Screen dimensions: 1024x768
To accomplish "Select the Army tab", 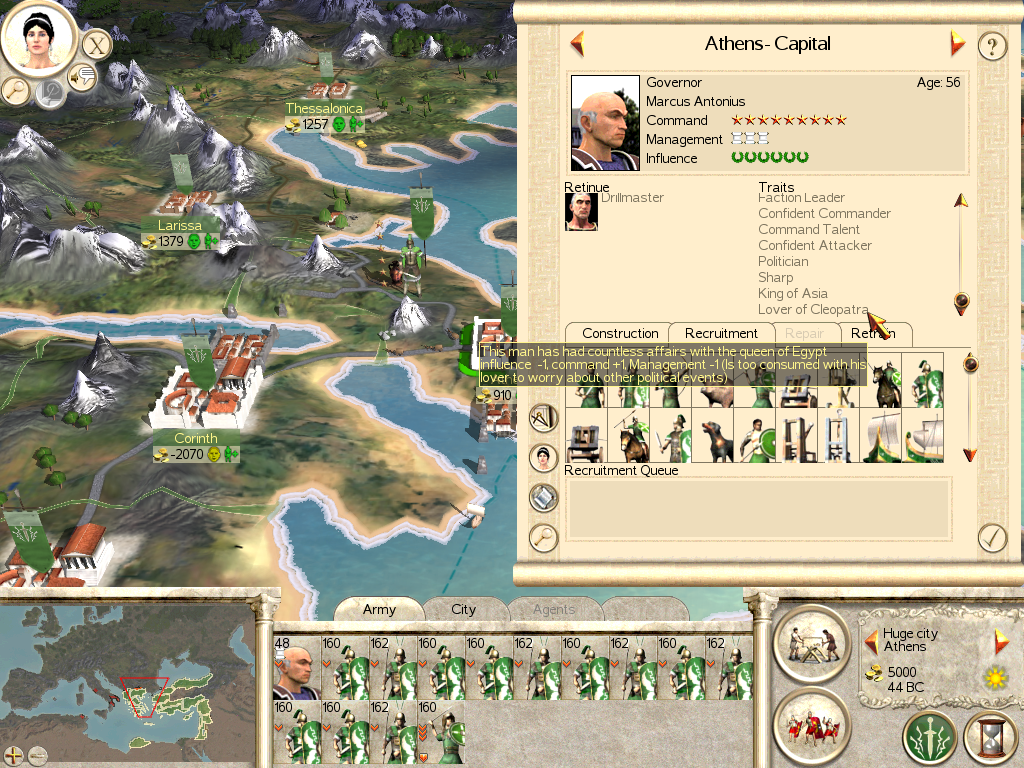I will (379, 609).
